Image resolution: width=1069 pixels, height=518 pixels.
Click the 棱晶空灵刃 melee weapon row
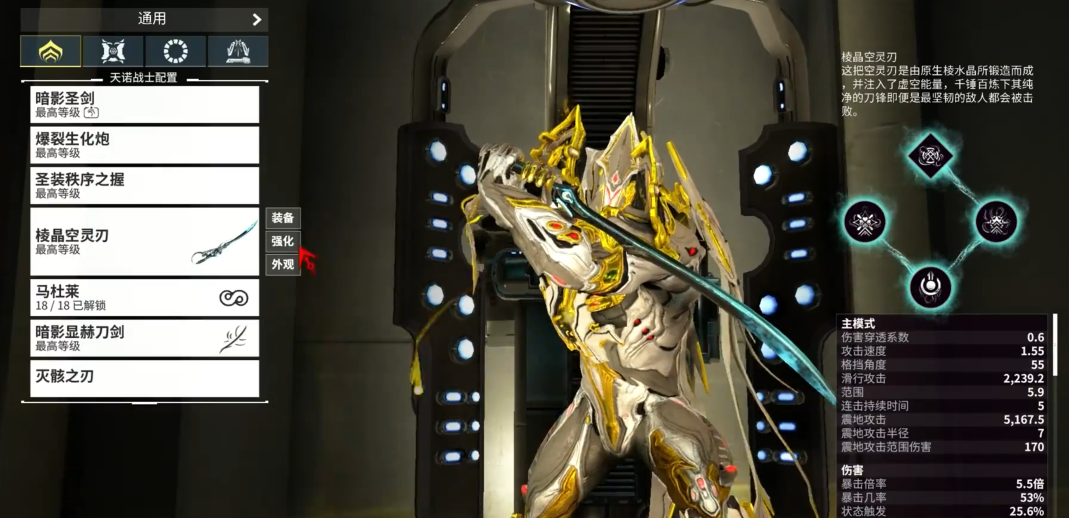click(x=144, y=241)
